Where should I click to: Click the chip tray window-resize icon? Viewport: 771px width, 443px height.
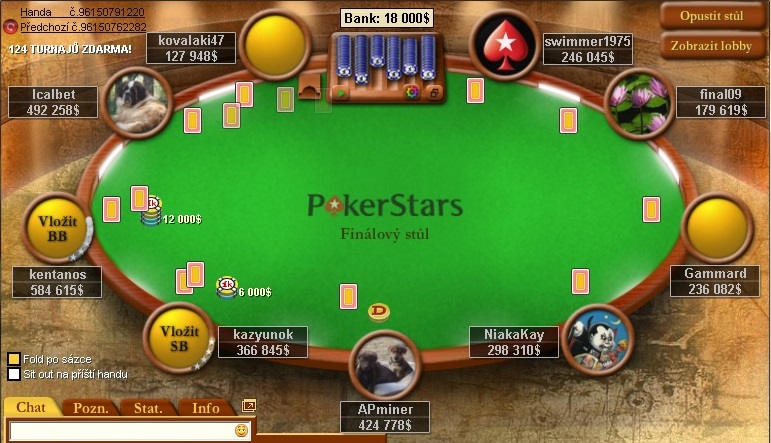coord(434,93)
